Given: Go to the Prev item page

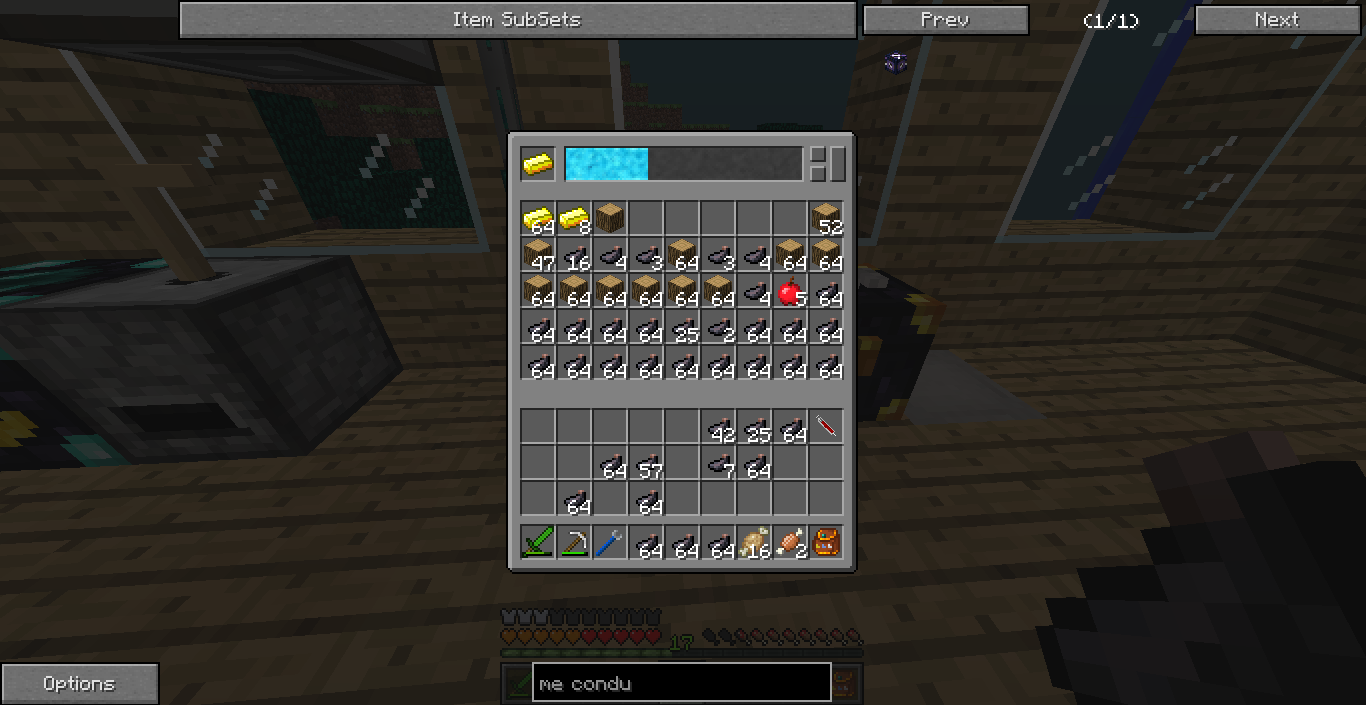Looking at the screenshot, I should pyautogui.click(x=945, y=20).
